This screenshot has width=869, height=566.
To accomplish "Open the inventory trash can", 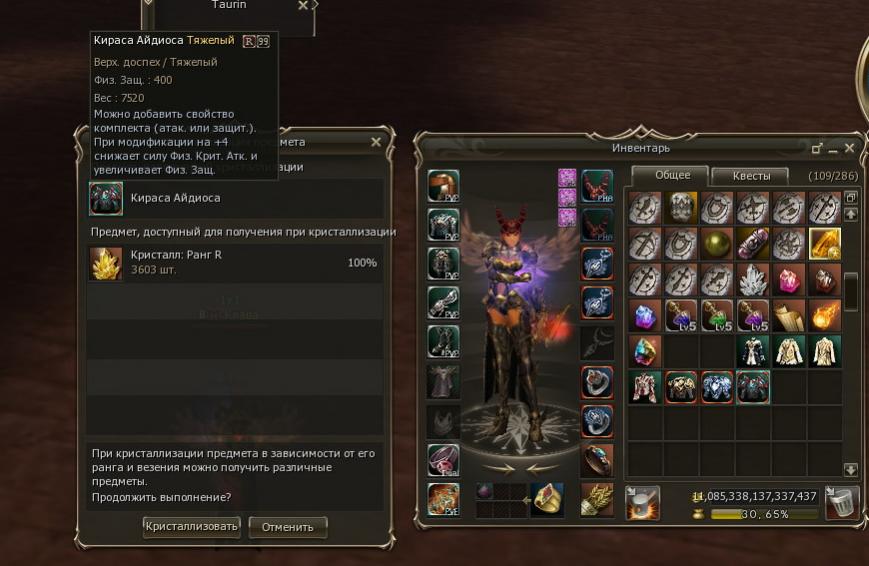I will [x=843, y=503].
